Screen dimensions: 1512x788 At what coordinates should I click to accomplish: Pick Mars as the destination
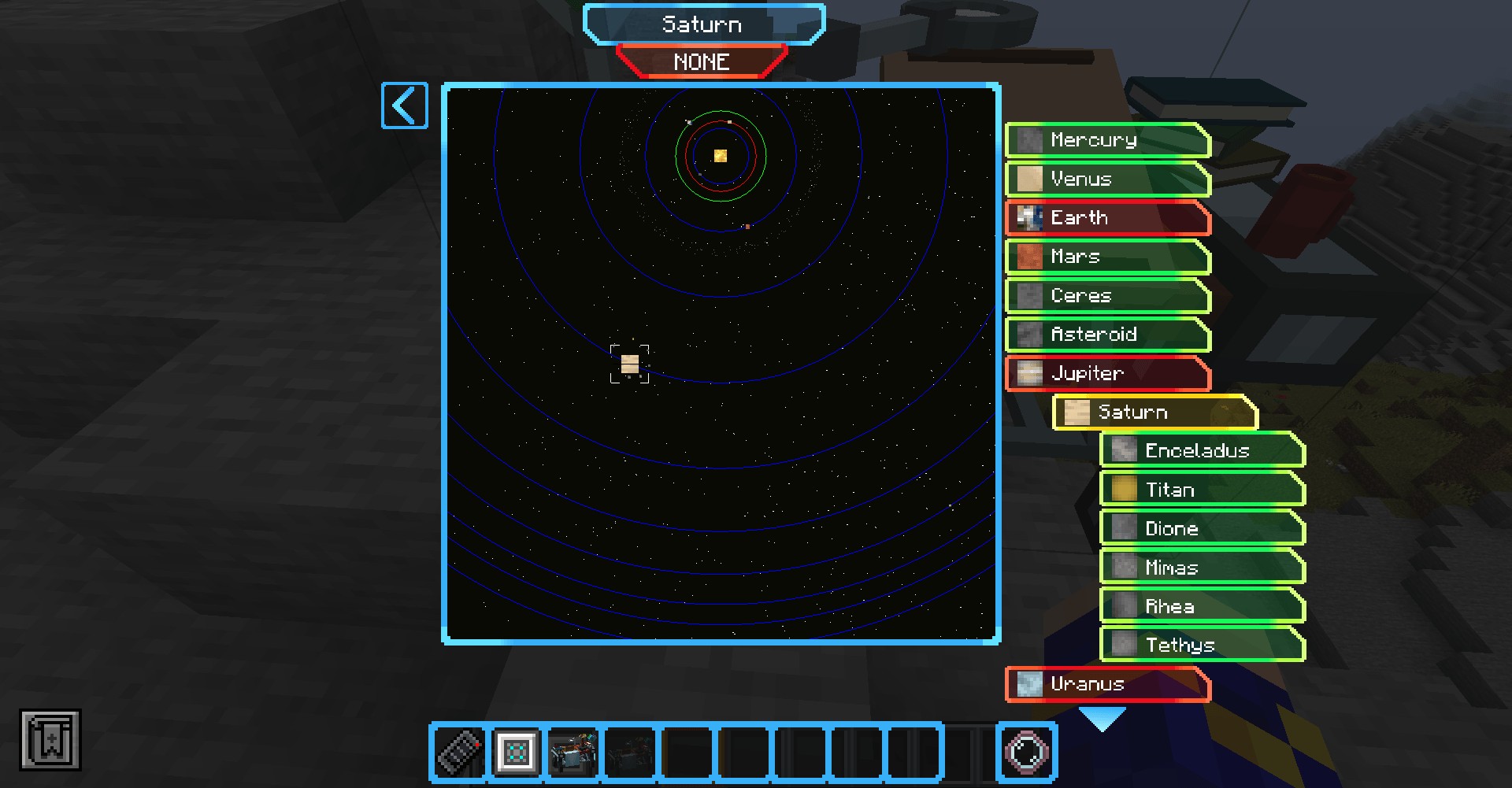tap(1107, 257)
